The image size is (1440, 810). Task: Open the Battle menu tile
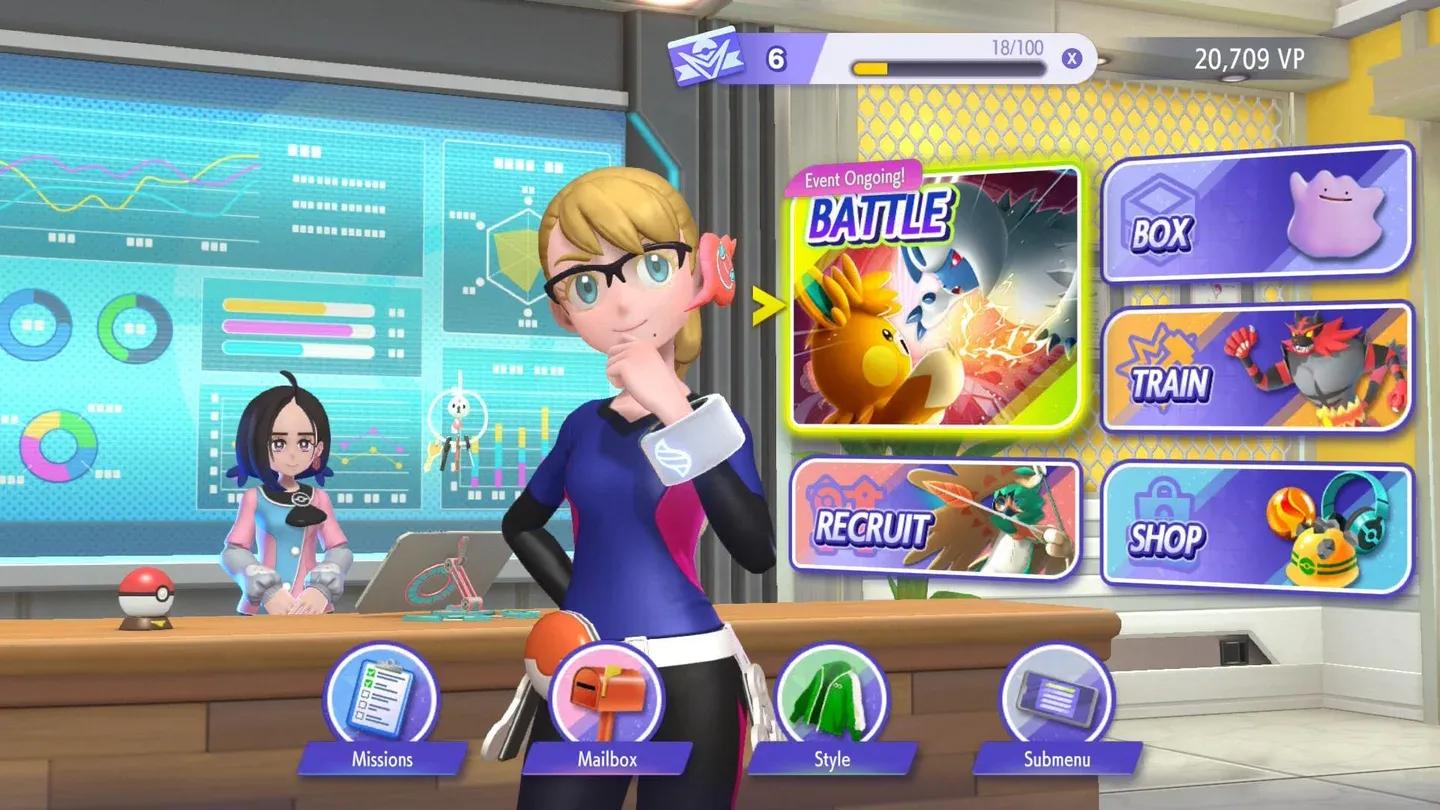tap(935, 297)
